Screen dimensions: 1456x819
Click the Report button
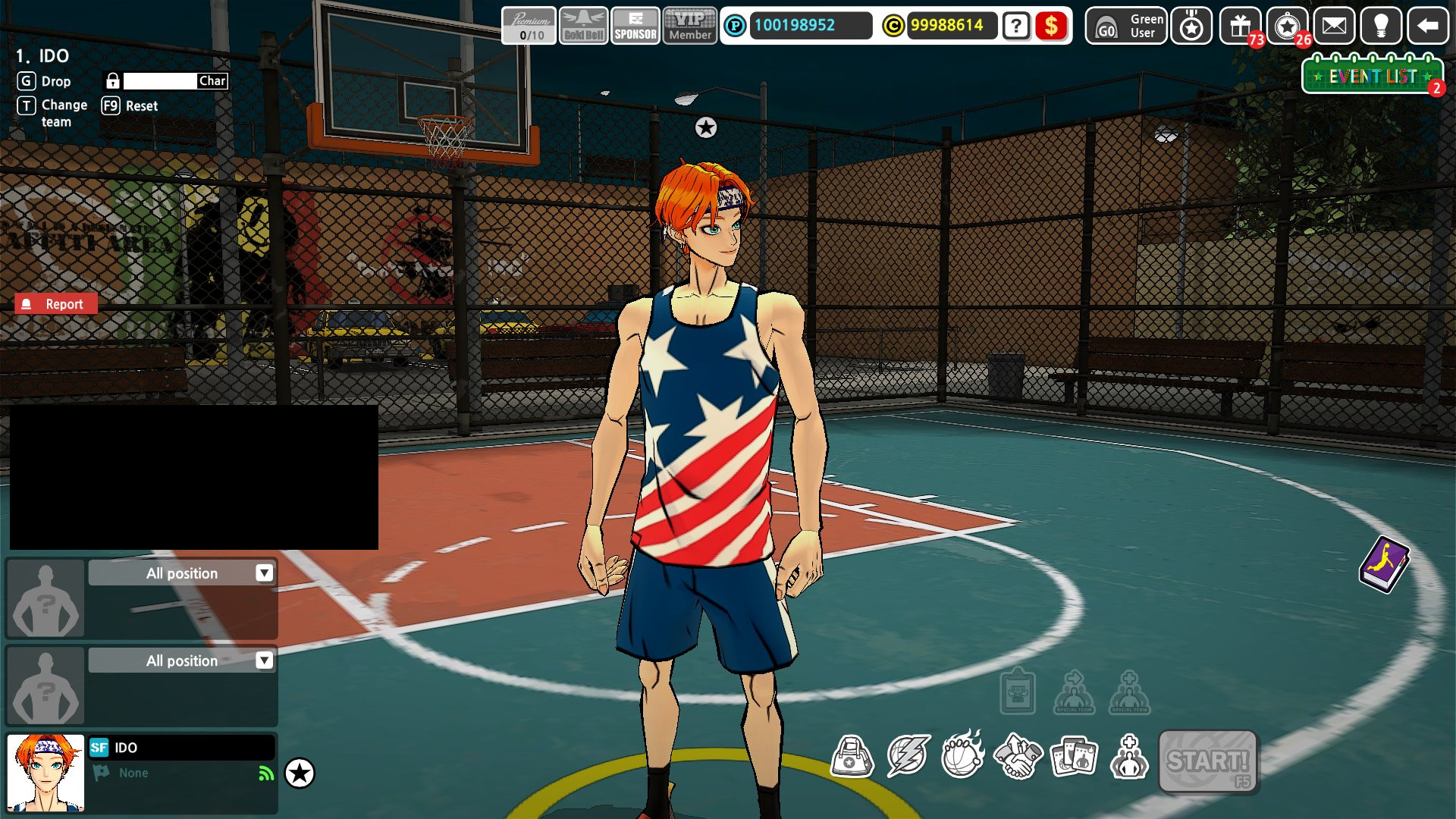(x=55, y=303)
